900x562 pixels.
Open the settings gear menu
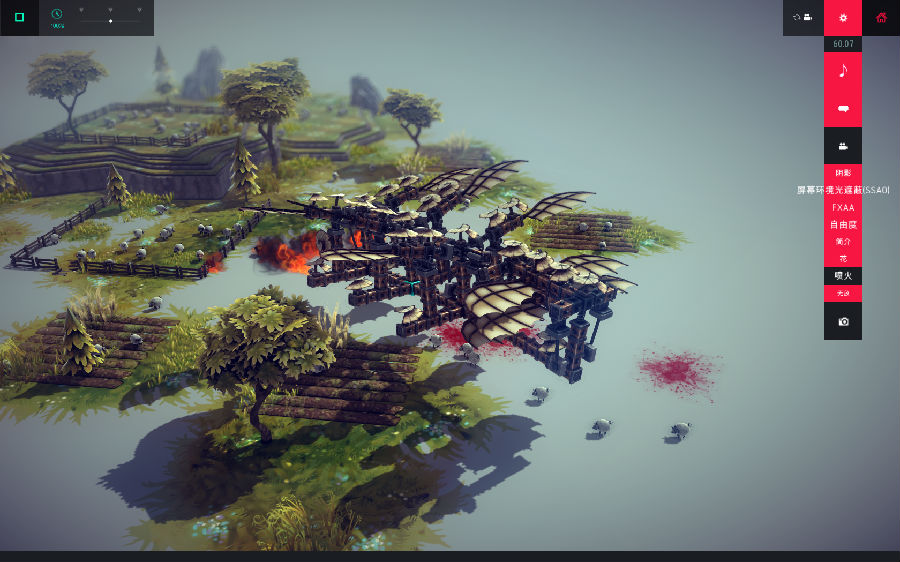point(843,17)
